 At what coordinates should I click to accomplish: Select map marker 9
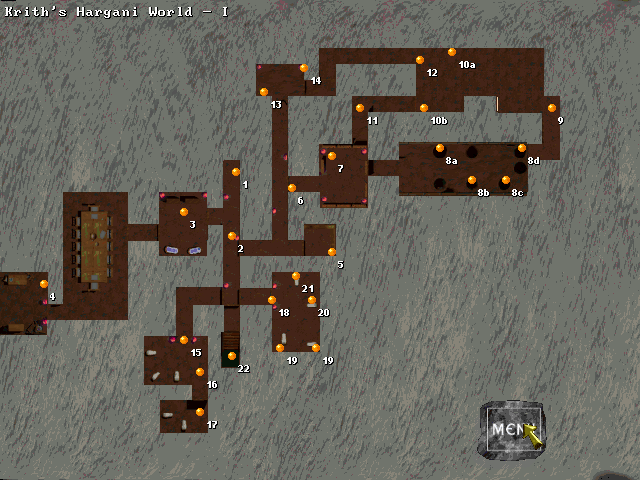(552, 108)
